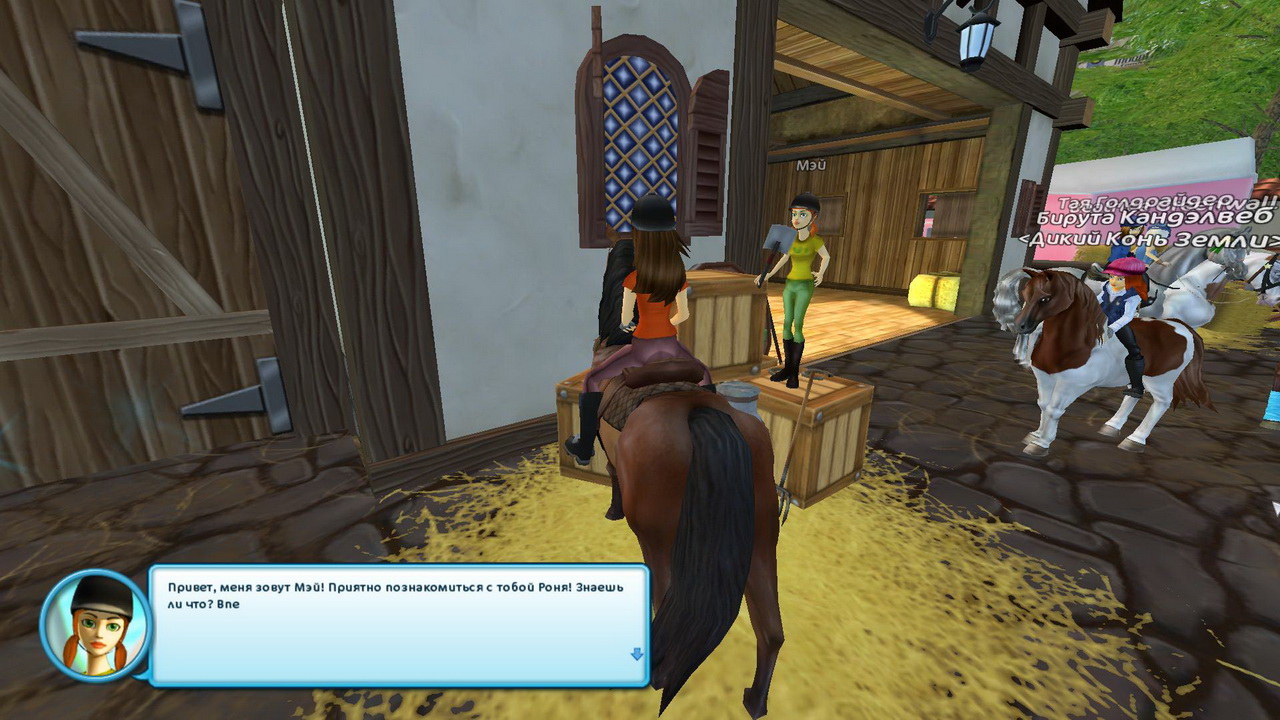Click Mei's dialogue text box
The image size is (1280, 720).
[398, 625]
